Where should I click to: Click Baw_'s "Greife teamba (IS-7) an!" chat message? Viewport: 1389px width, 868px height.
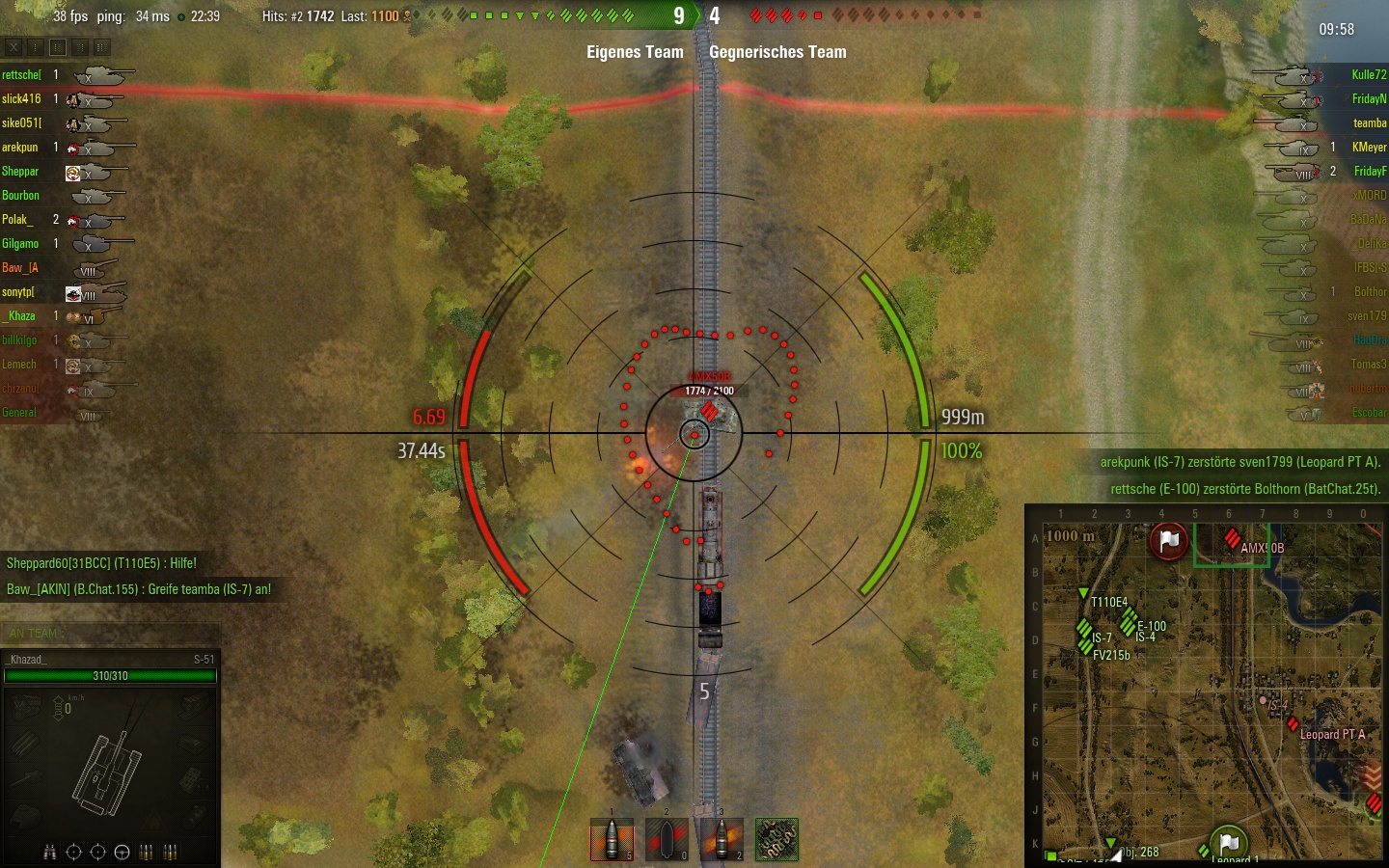pyautogui.click(x=139, y=589)
